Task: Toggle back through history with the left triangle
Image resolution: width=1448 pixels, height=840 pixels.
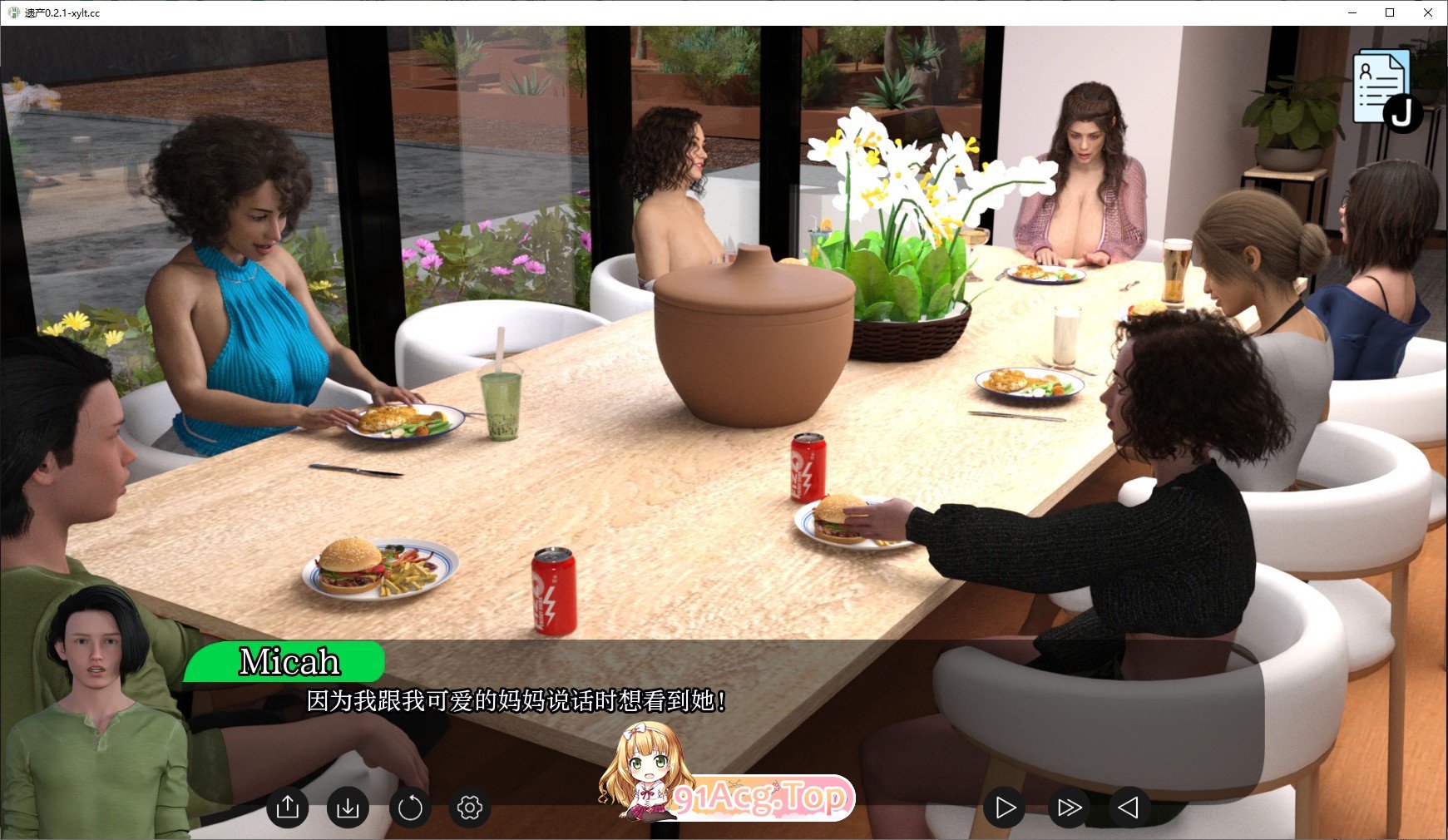Action: coord(1129,807)
